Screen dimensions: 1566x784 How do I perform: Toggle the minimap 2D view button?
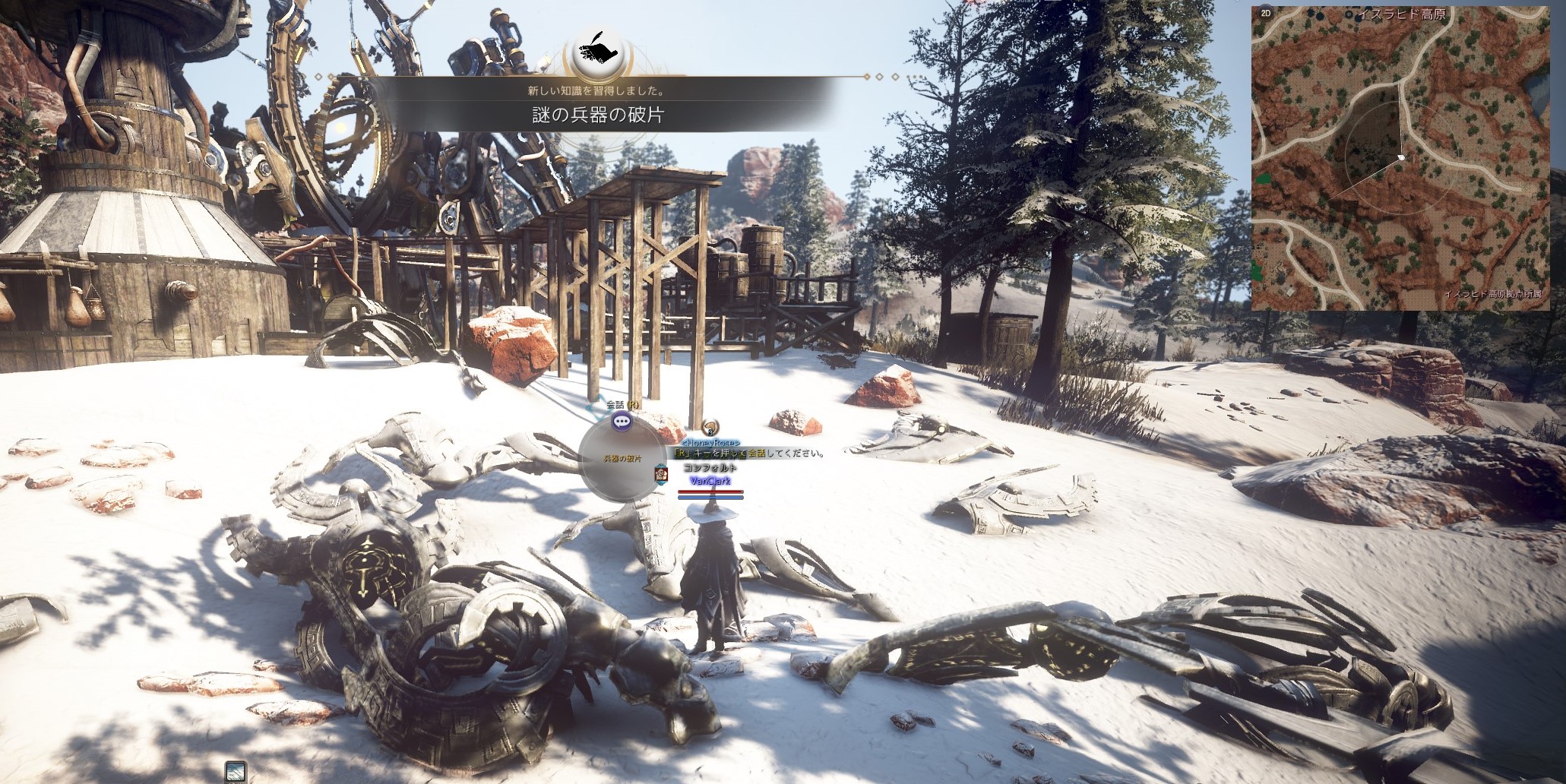pos(1265,13)
